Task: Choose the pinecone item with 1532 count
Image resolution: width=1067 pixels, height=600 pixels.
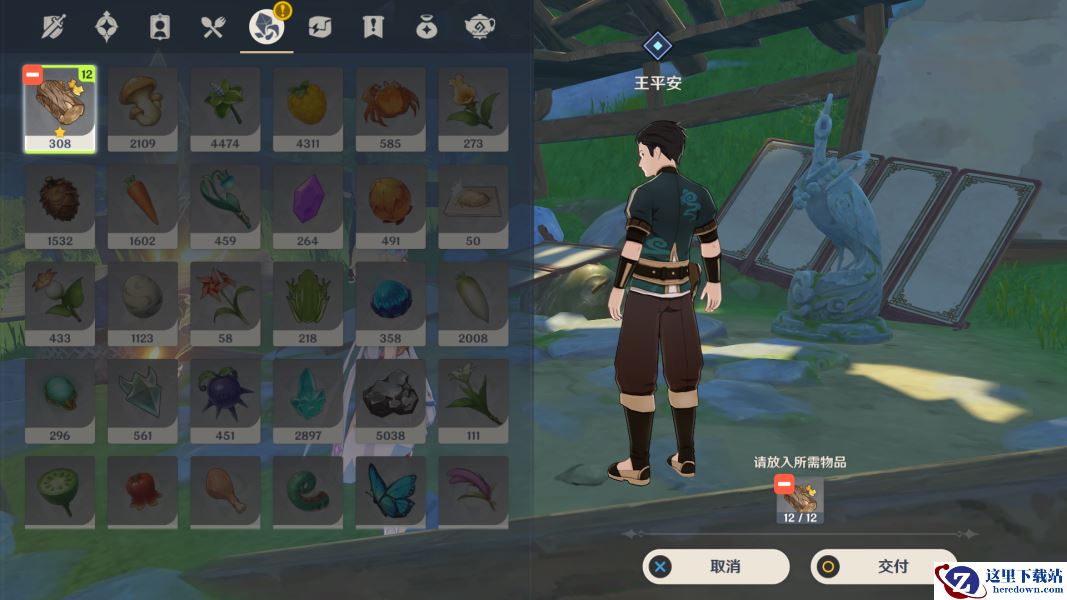Action: click(60, 205)
